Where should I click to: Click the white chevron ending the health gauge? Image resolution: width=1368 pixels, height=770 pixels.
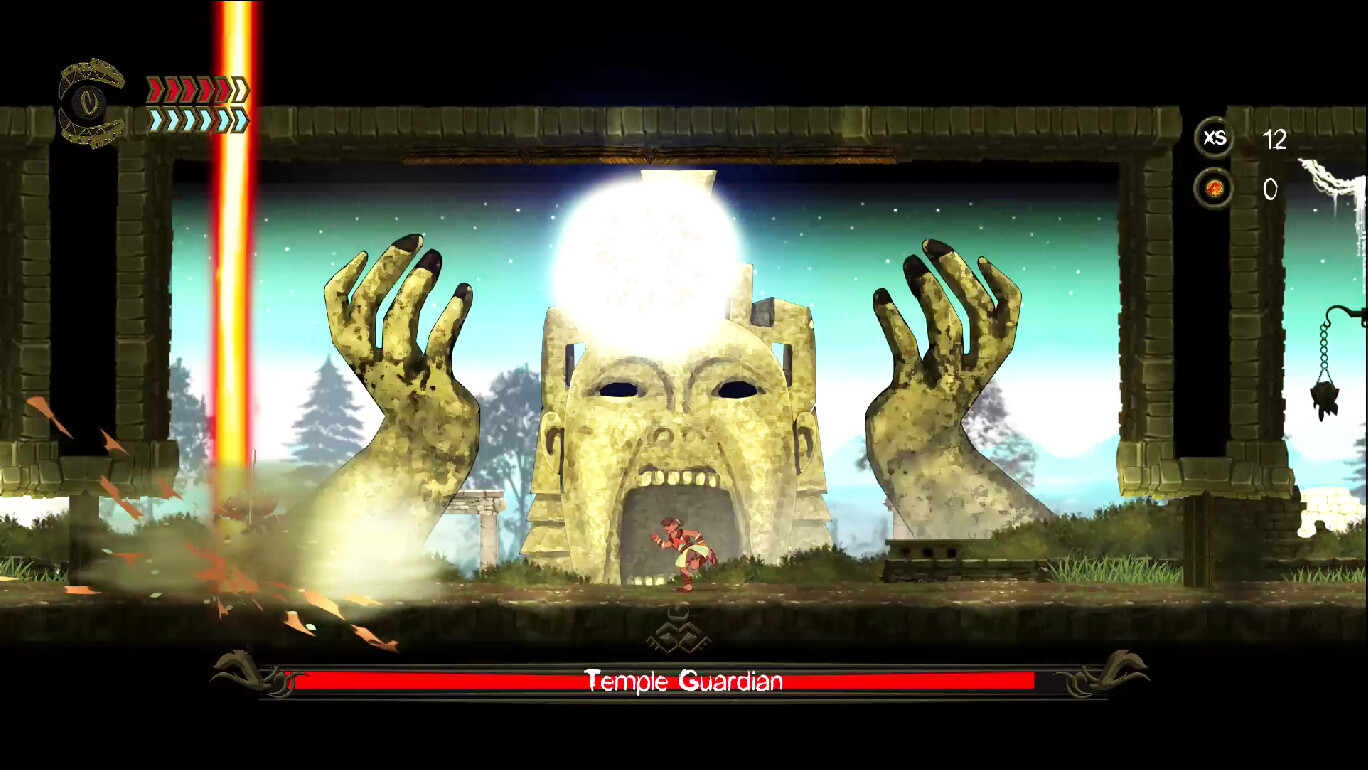(239, 87)
